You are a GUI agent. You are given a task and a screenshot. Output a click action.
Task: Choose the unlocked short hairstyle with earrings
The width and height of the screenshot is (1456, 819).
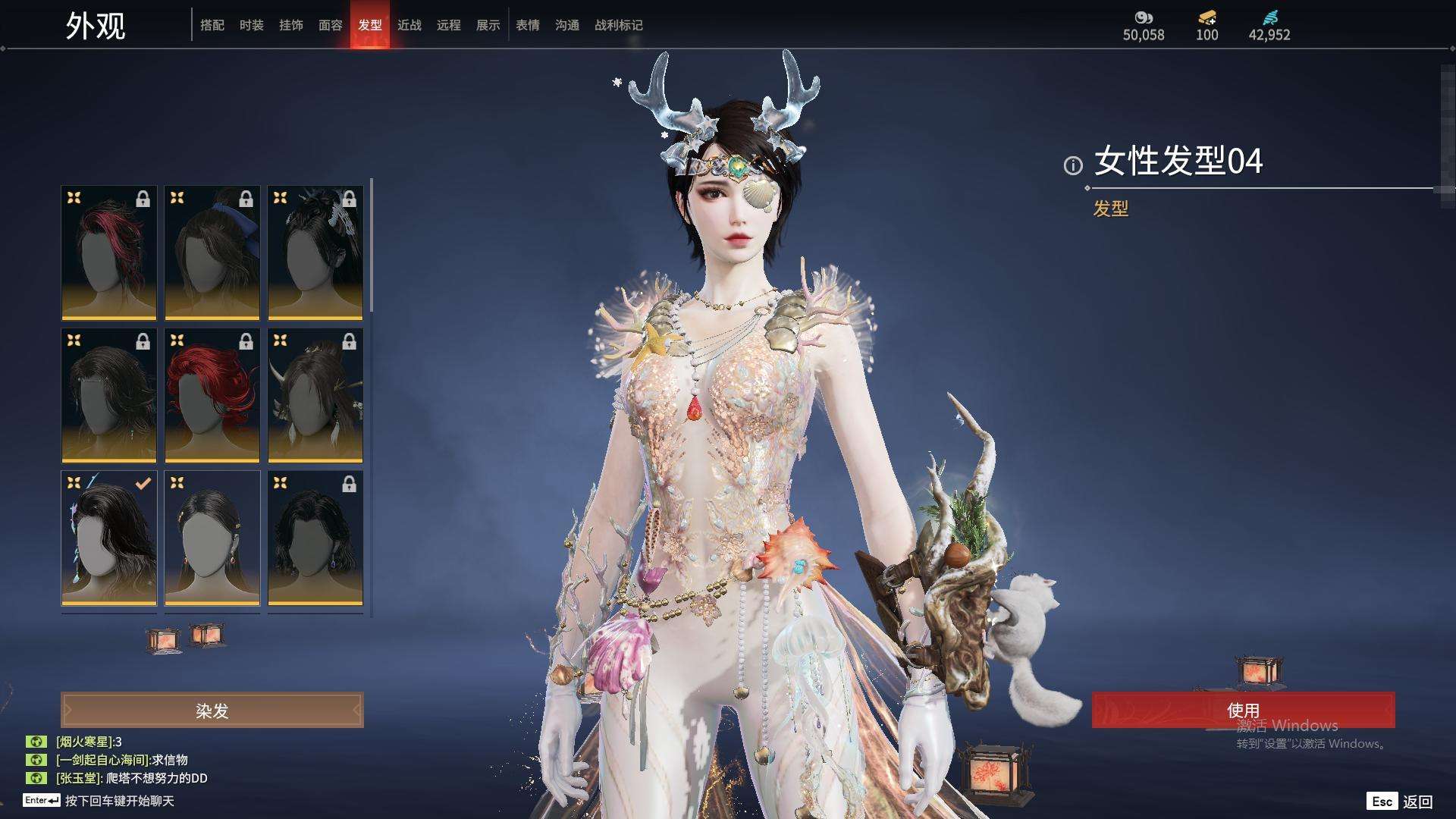[x=212, y=538]
